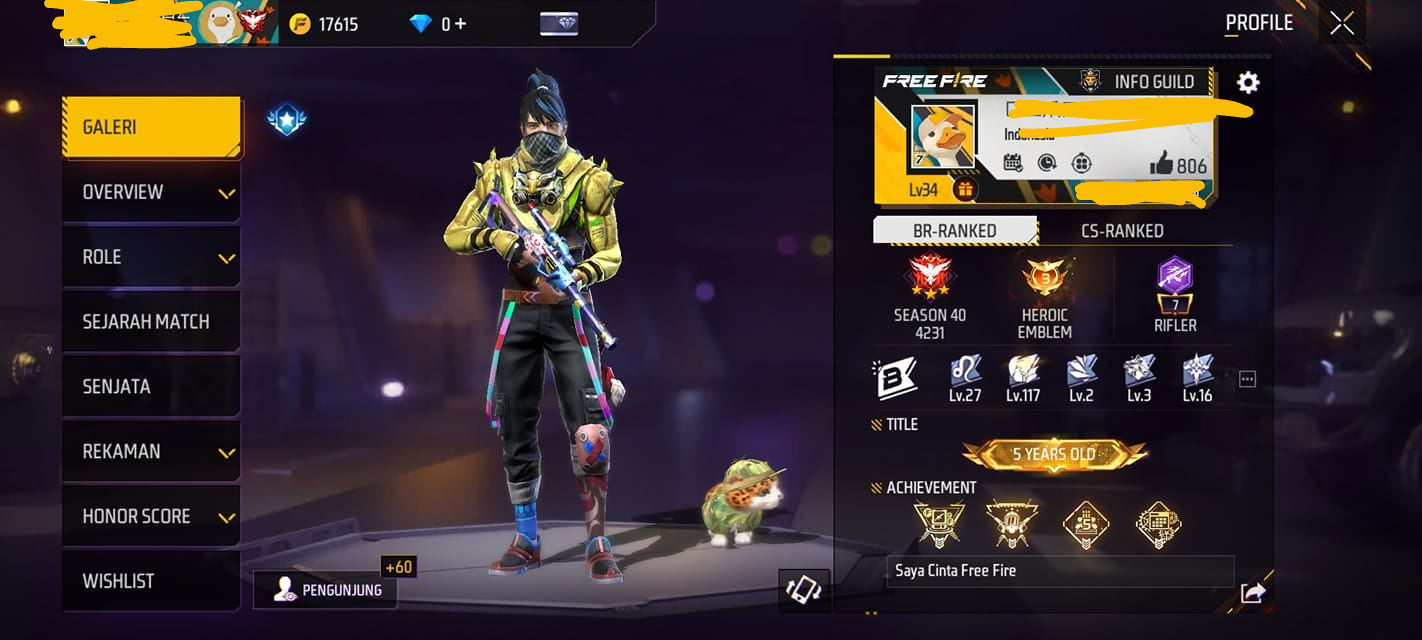This screenshot has height=640, width=1422.
Task: Select the duck profile avatar
Action: coord(943,137)
